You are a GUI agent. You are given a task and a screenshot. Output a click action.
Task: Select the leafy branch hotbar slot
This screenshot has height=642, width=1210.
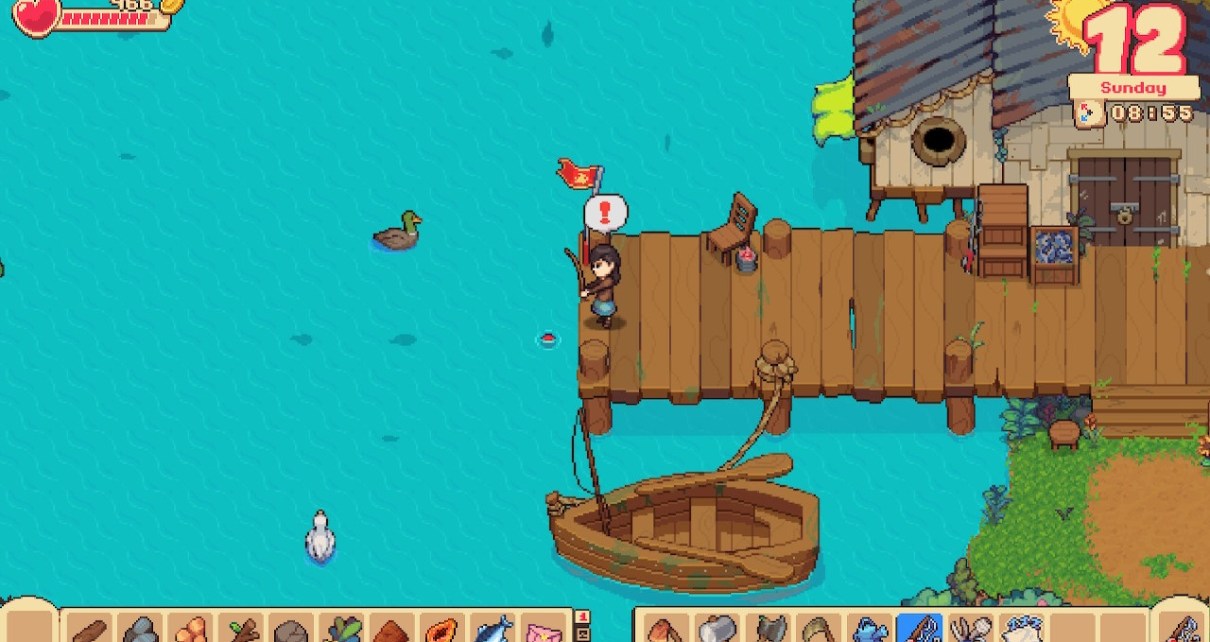point(241,630)
